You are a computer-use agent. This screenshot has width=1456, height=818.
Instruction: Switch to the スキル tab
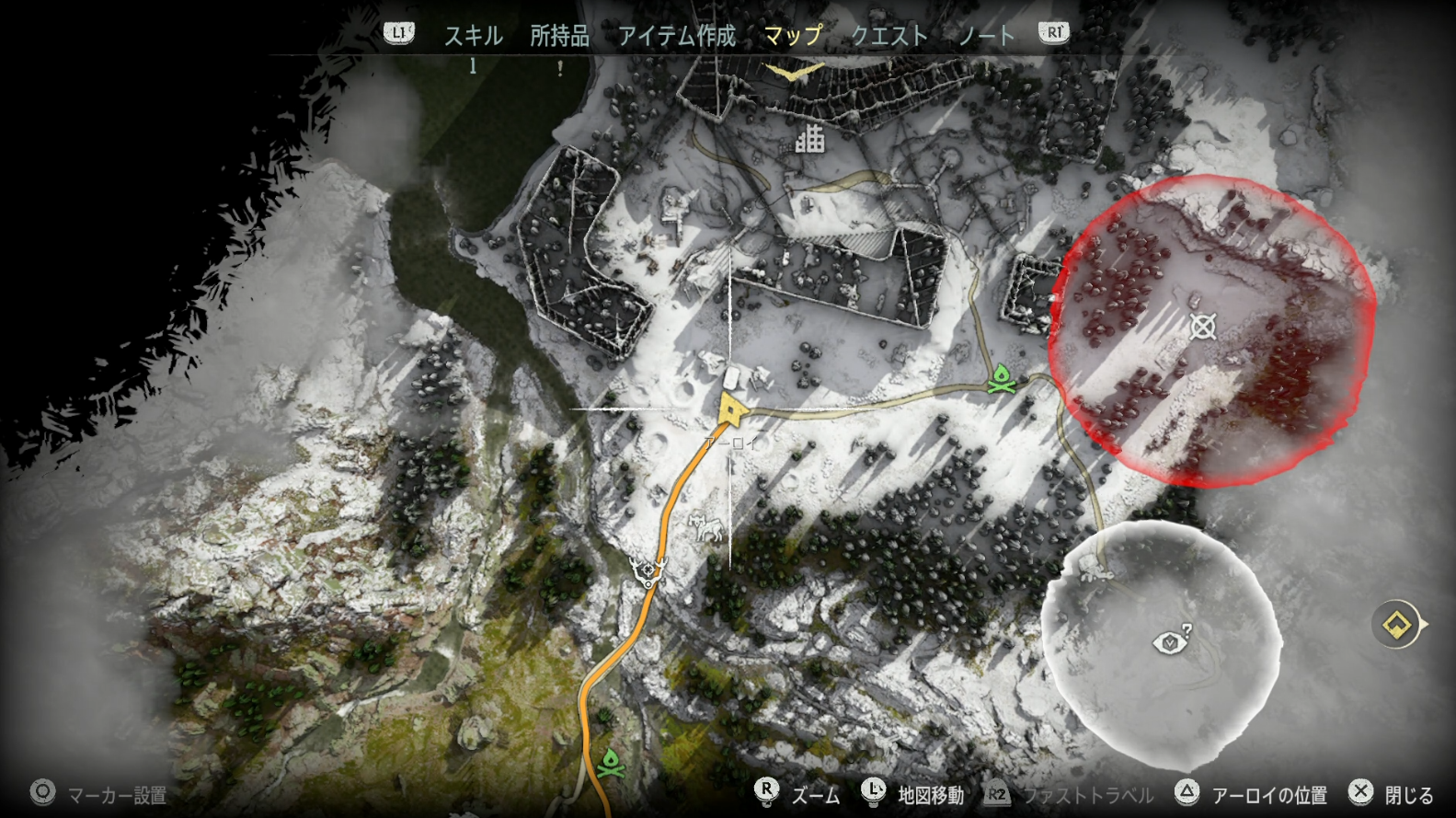pos(473,36)
